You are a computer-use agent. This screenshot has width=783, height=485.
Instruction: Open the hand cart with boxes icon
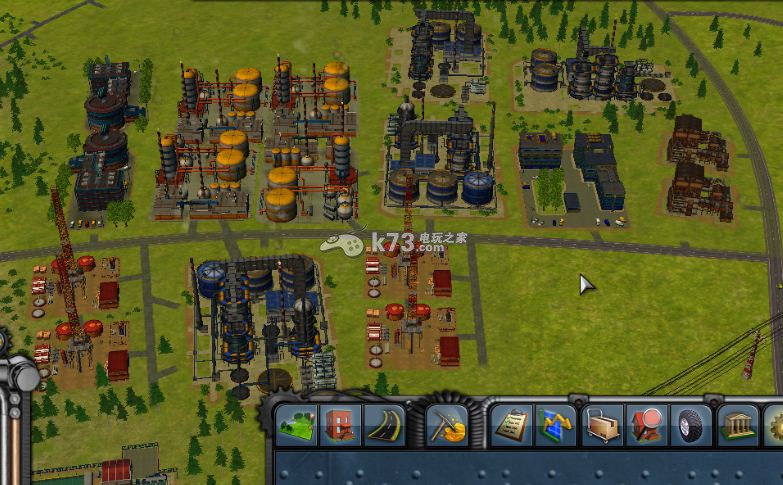599,425
